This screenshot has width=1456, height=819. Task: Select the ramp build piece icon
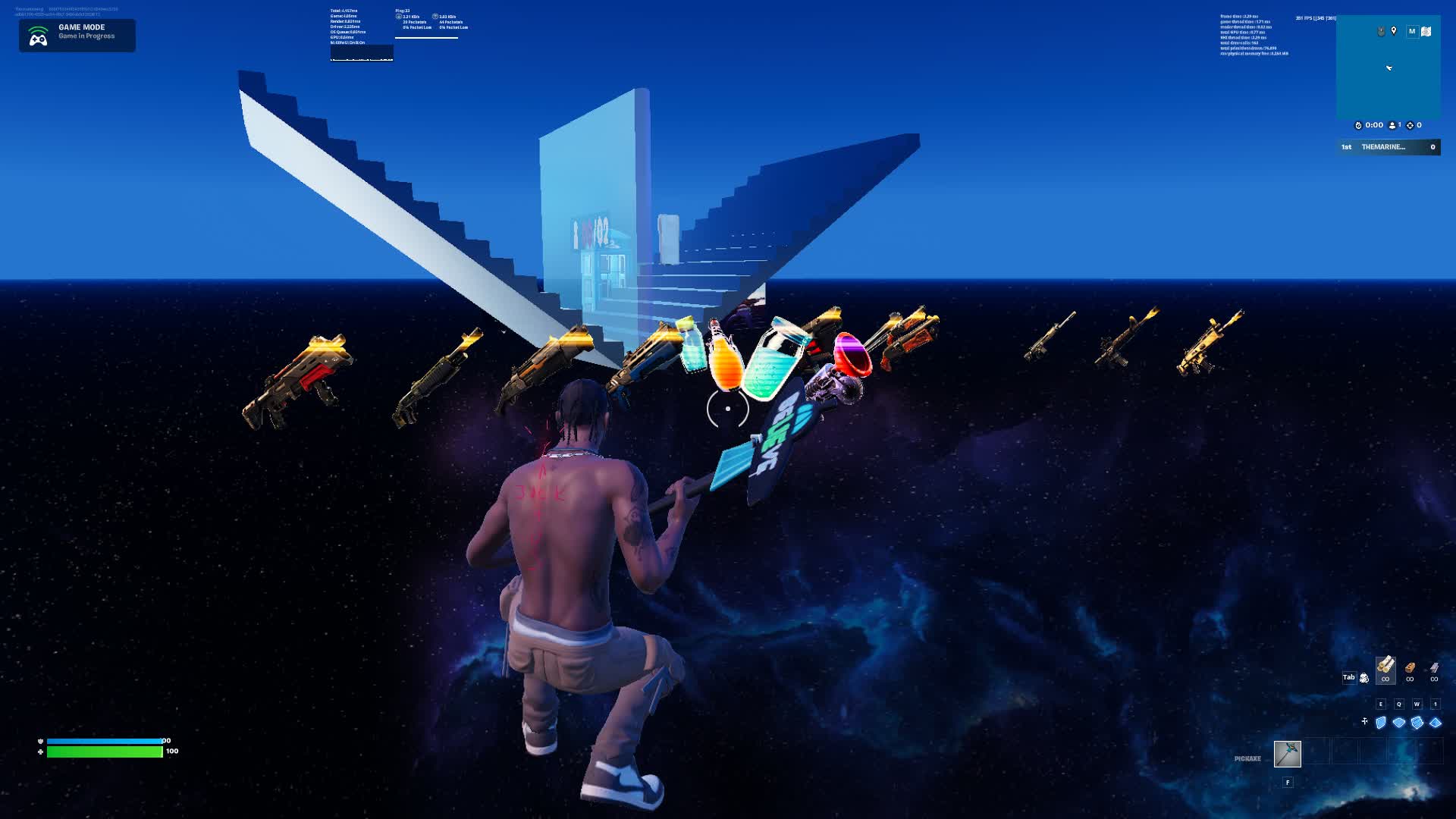[x=1417, y=722]
